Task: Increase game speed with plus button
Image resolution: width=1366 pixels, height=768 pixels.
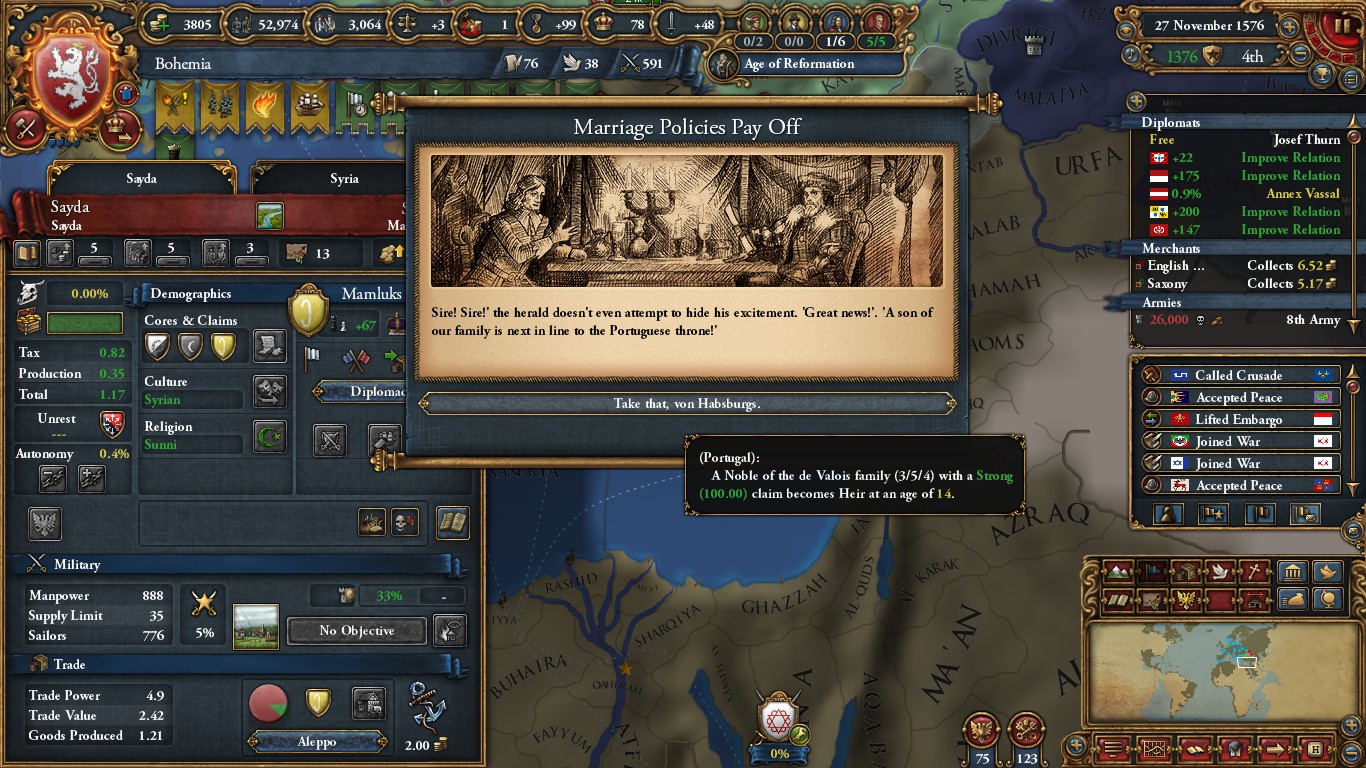Action: tap(1290, 27)
